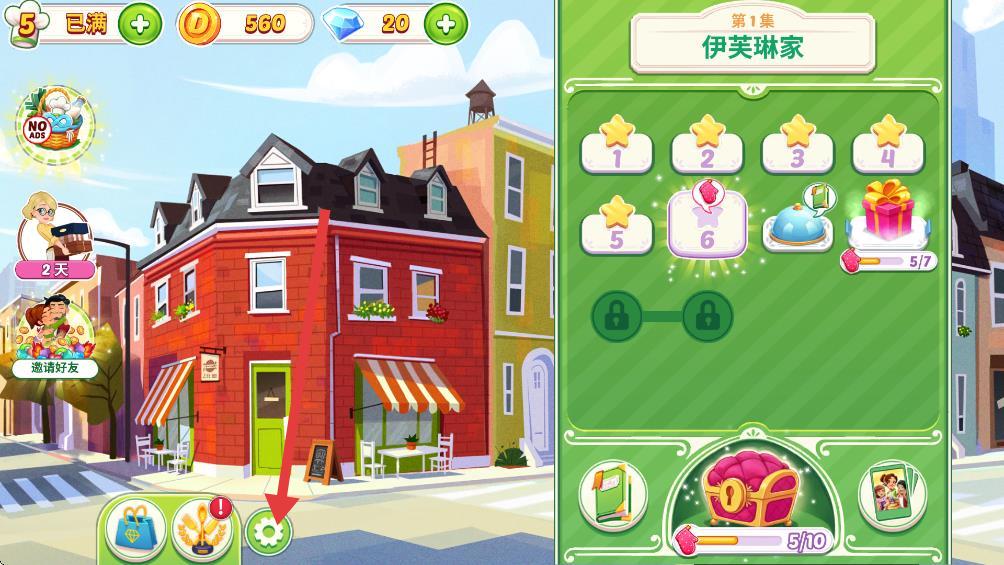The height and width of the screenshot is (565, 1004).
Task: Open the family photo album
Action: point(892,494)
